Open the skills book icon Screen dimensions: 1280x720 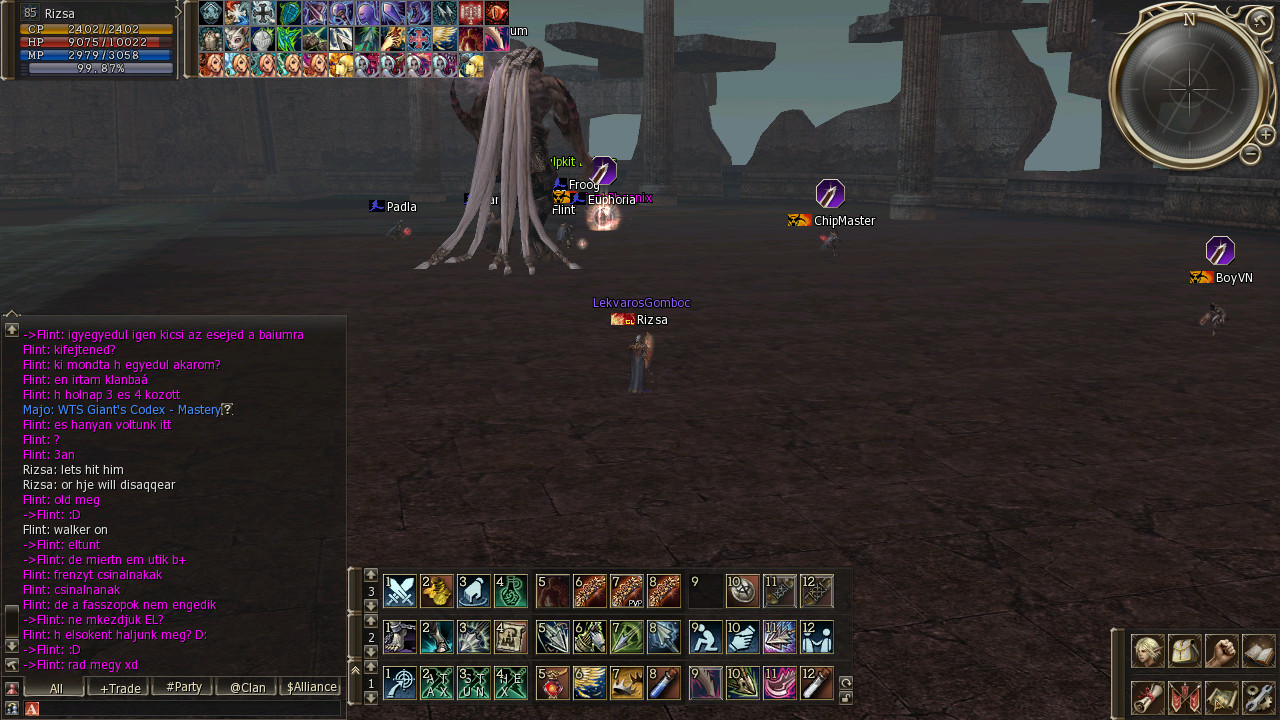pyautogui.click(x=1259, y=651)
